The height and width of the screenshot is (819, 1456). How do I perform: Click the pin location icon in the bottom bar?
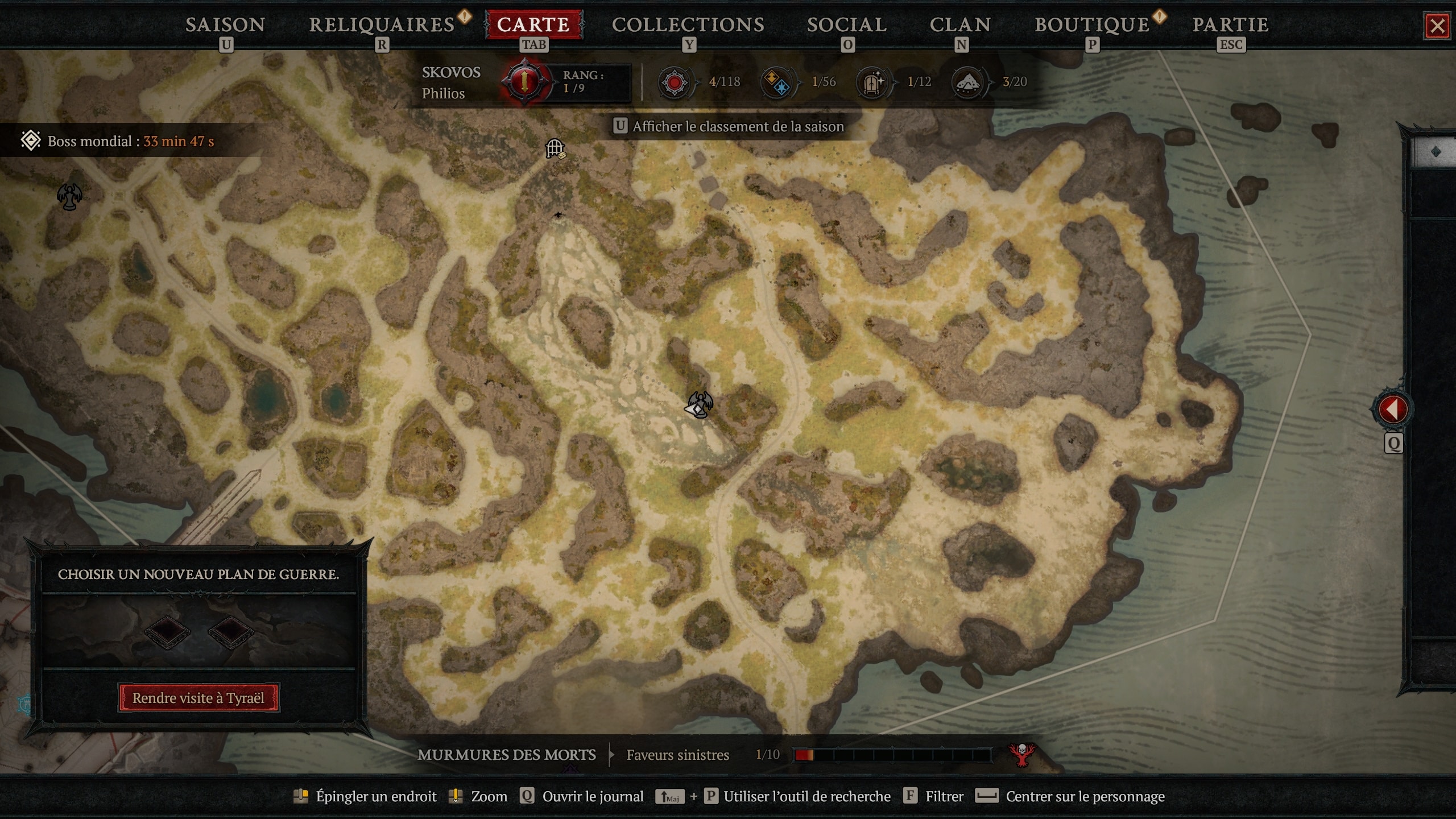[301, 796]
